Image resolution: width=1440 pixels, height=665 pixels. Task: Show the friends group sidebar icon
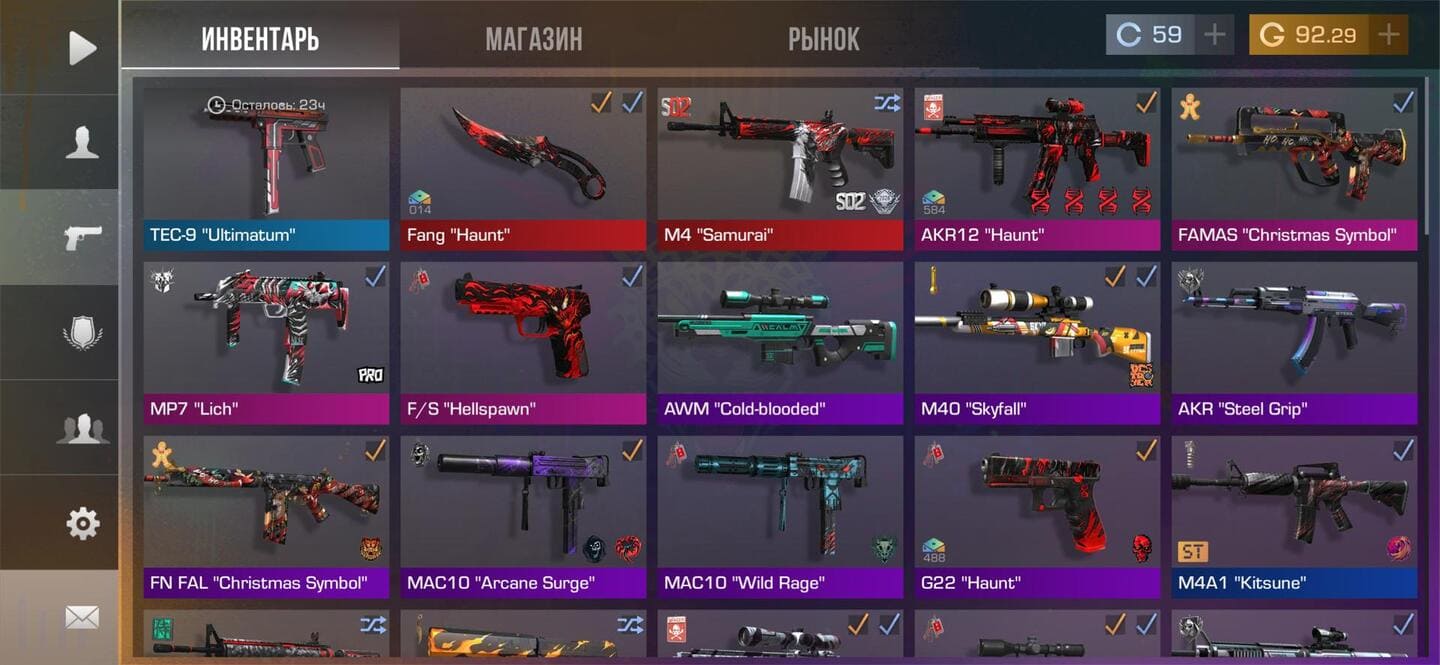[82, 428]
